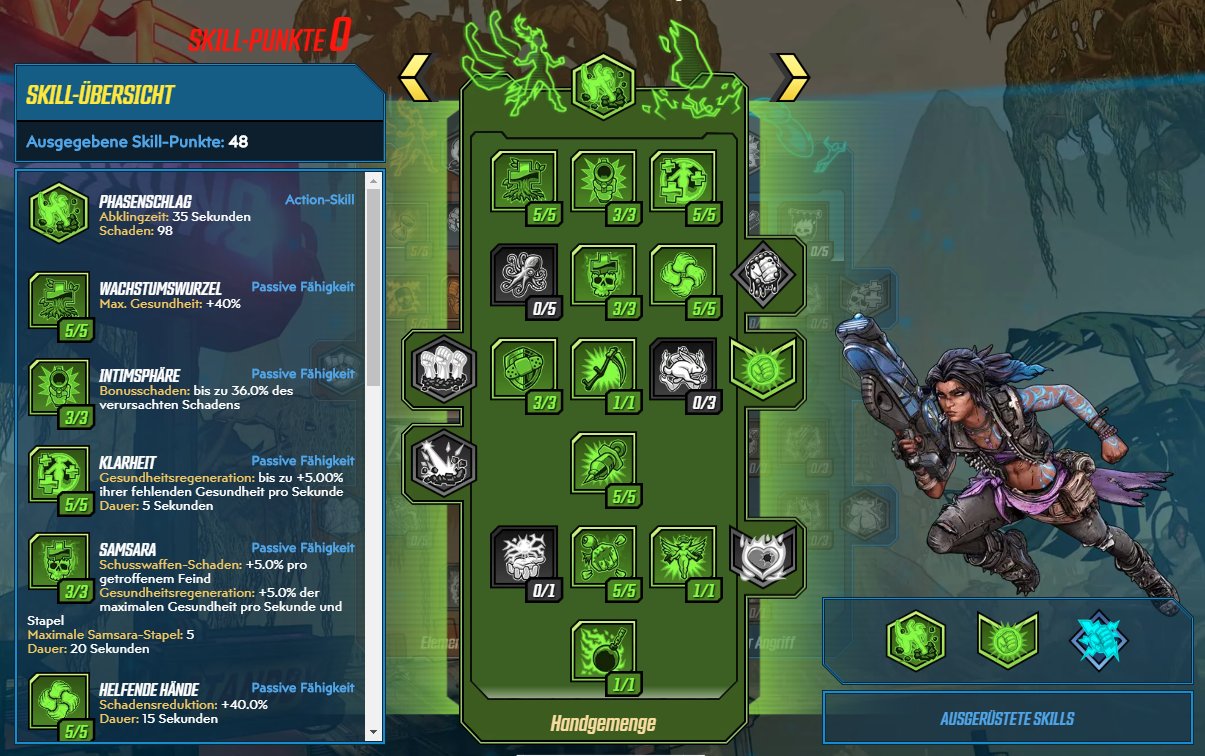Select the Intimsphäre skill icon in the tree

pyautogui.click(x=604, y=181)
